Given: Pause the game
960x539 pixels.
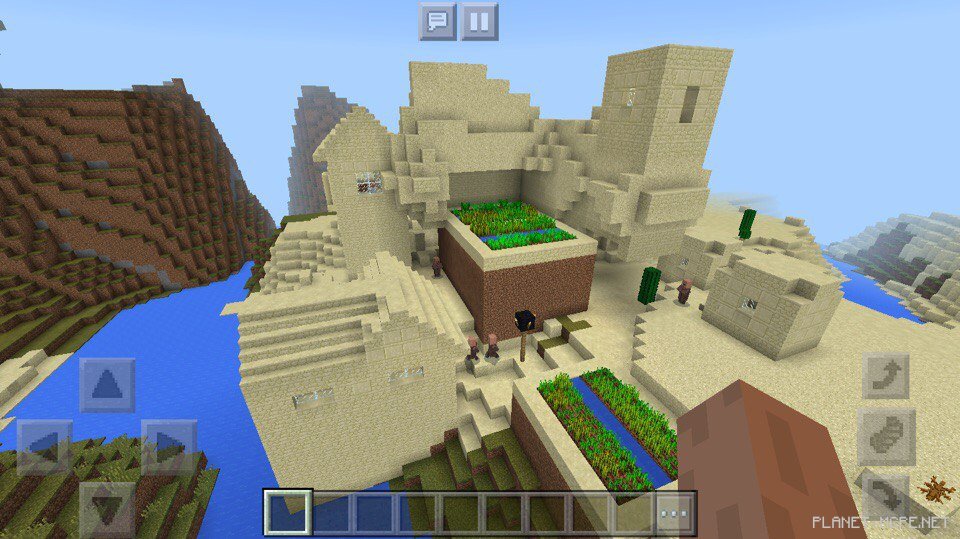Looking at the screenshot, I should pyautogui.click(x=479, y=21).
